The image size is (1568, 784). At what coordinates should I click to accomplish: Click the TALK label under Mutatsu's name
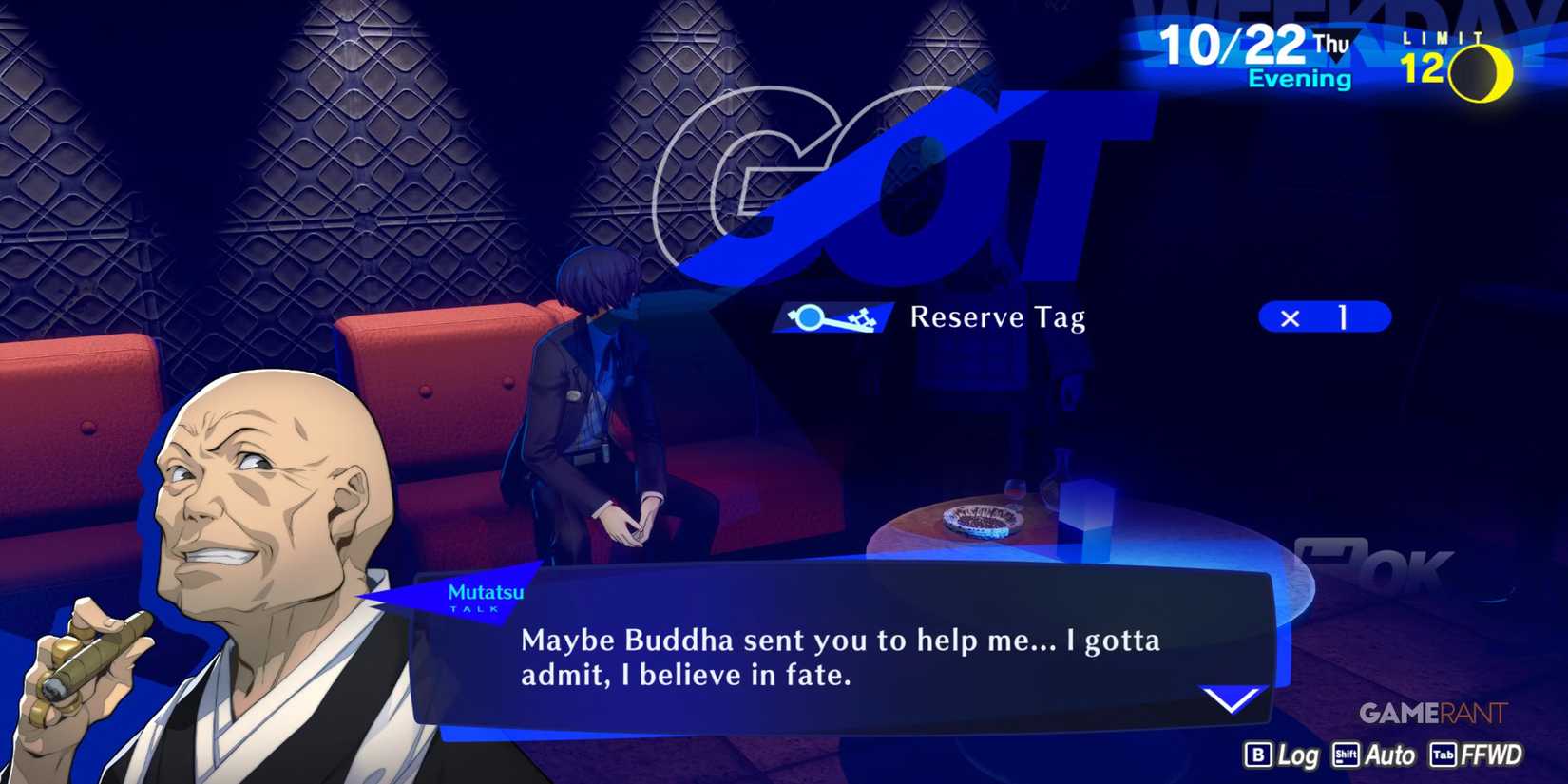(475, 611)
